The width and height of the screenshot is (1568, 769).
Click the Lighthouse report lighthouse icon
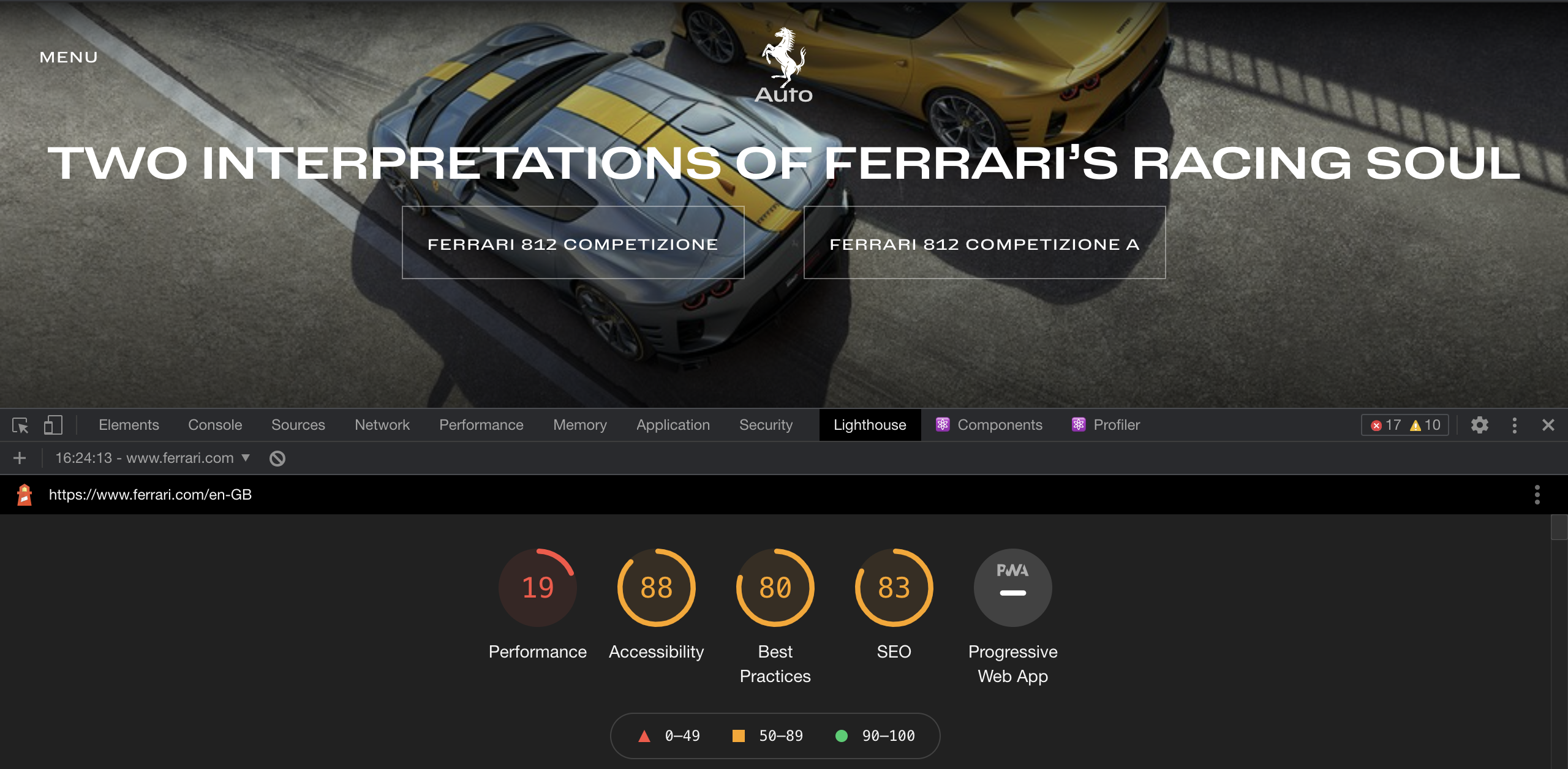tap(23, 494)
